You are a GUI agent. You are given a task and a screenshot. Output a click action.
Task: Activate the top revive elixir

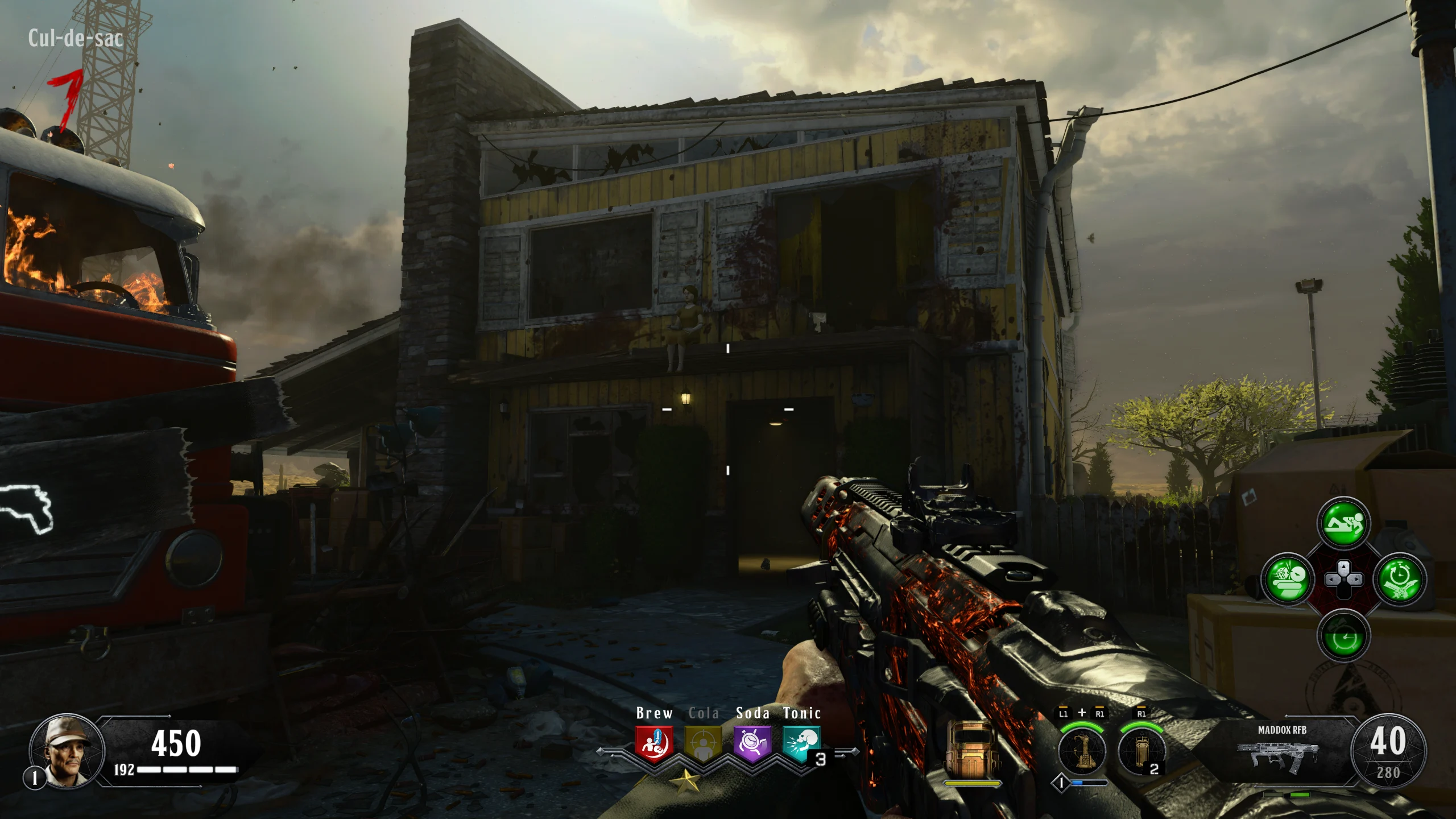click(1343, 523)
